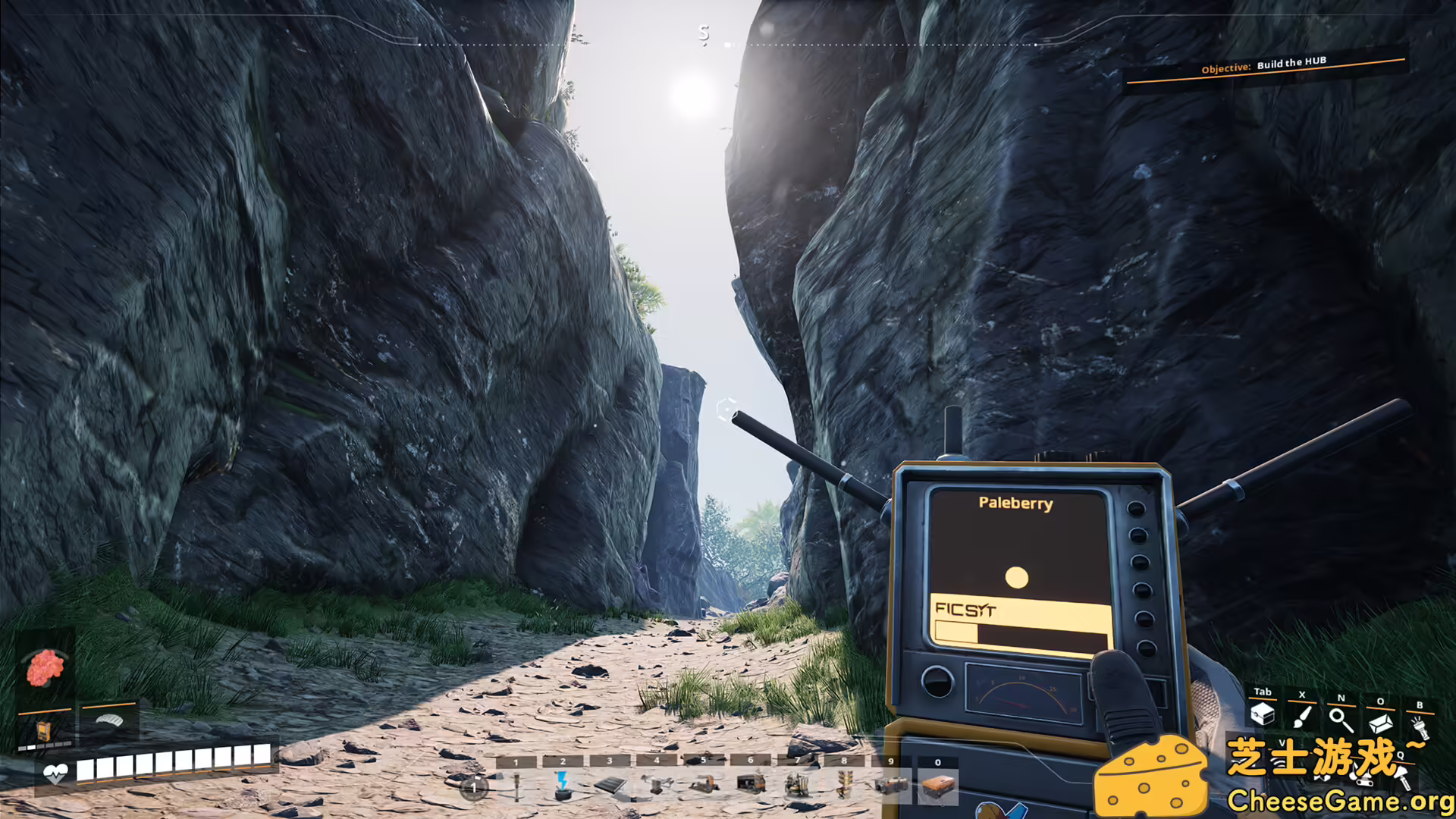Image resolution: width=1456 pixels, height=819 pixels.
Task: Toggle the flashlight icon labeled B
Action: [x=1423, y=726]
